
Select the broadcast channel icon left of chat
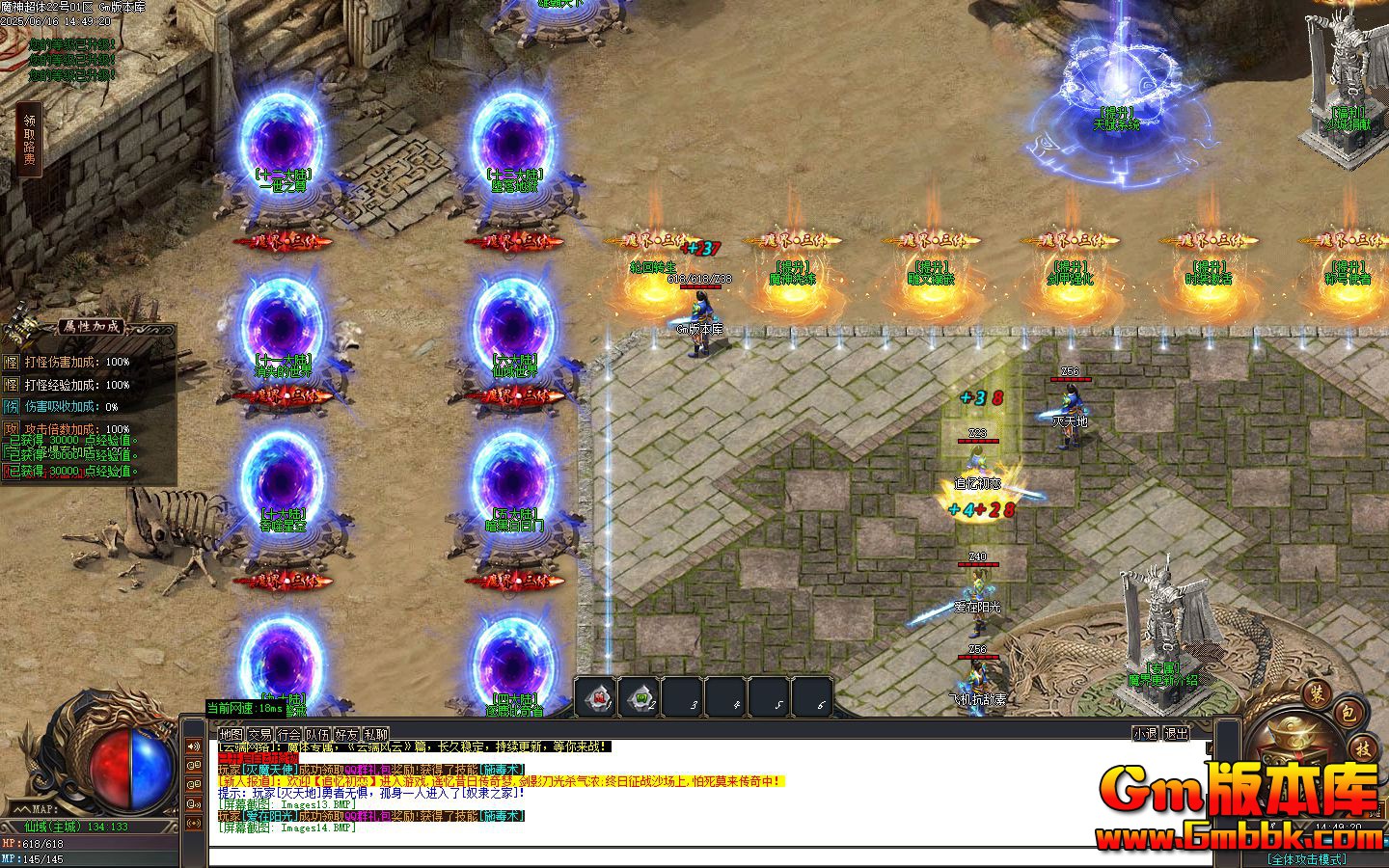click(194, 822)
